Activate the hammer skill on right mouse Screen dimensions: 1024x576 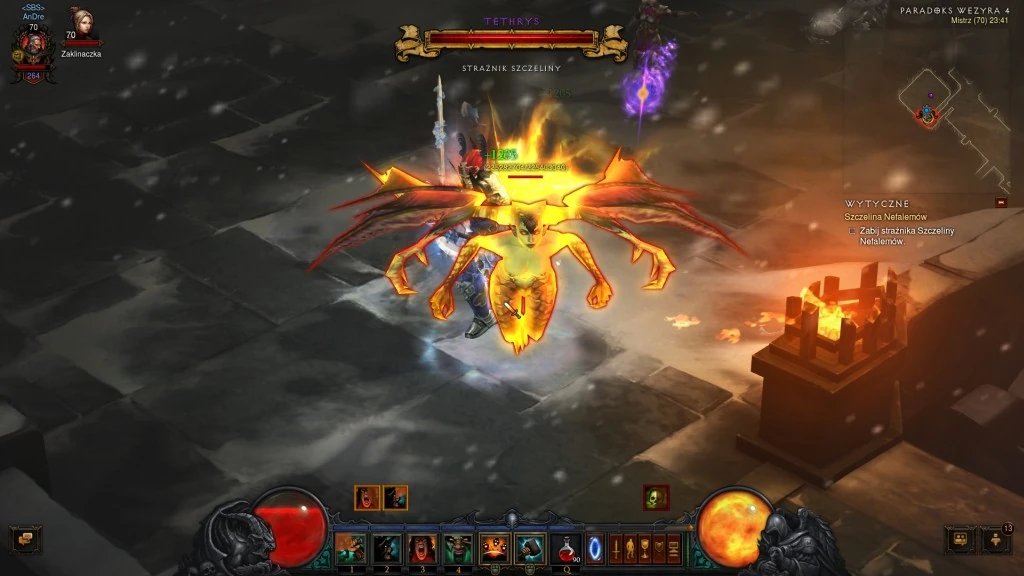point(528,548)
